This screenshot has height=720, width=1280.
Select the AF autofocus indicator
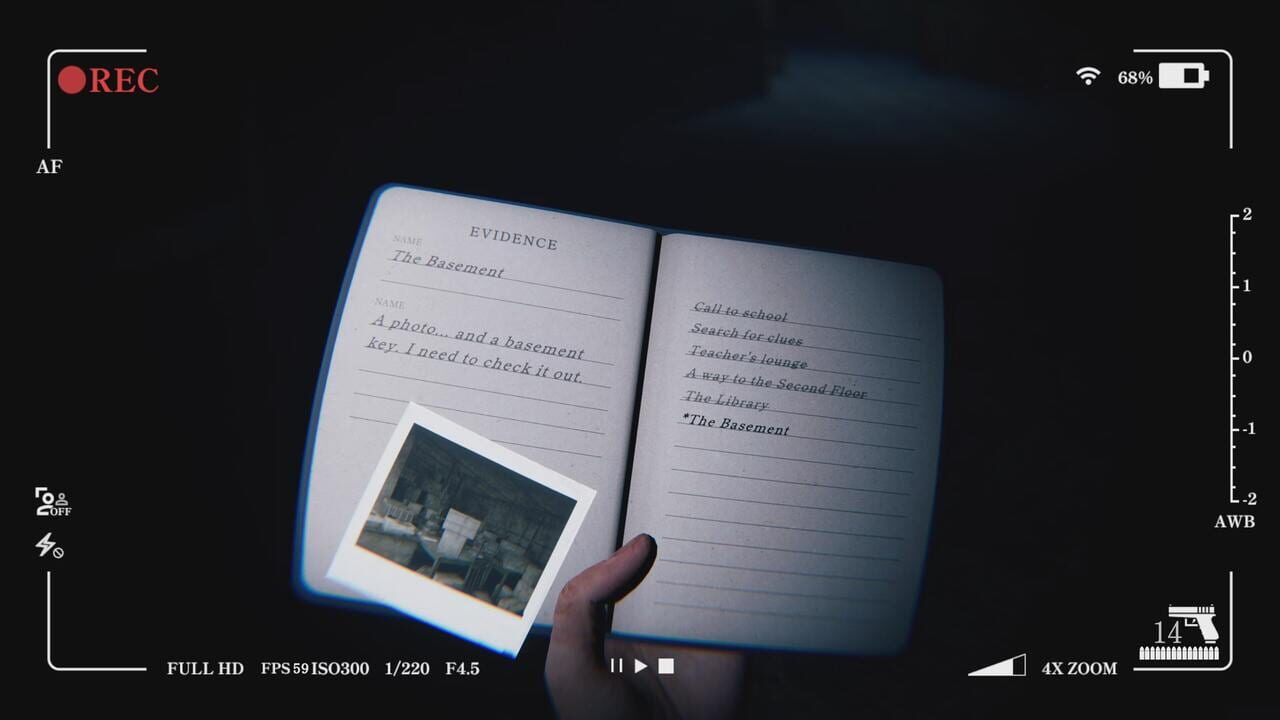[x=50, y=168]
